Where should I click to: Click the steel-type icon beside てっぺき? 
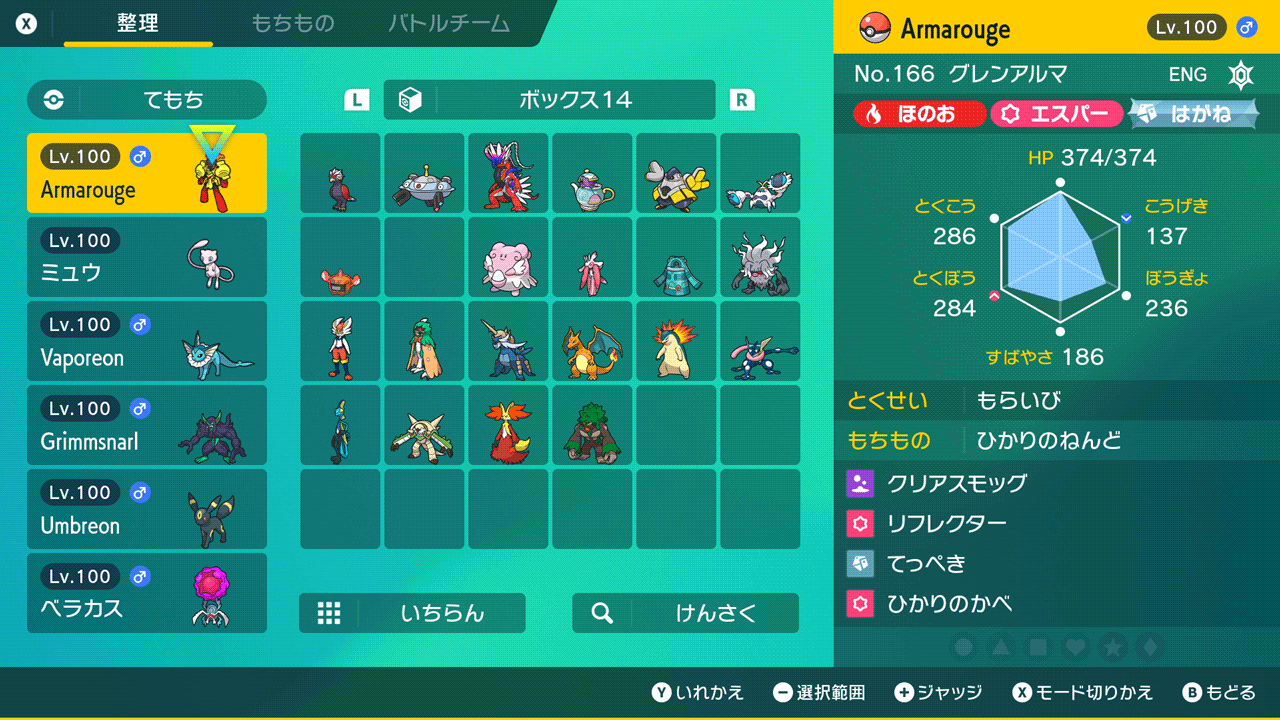pyautogui.click(x=860, y=563)
